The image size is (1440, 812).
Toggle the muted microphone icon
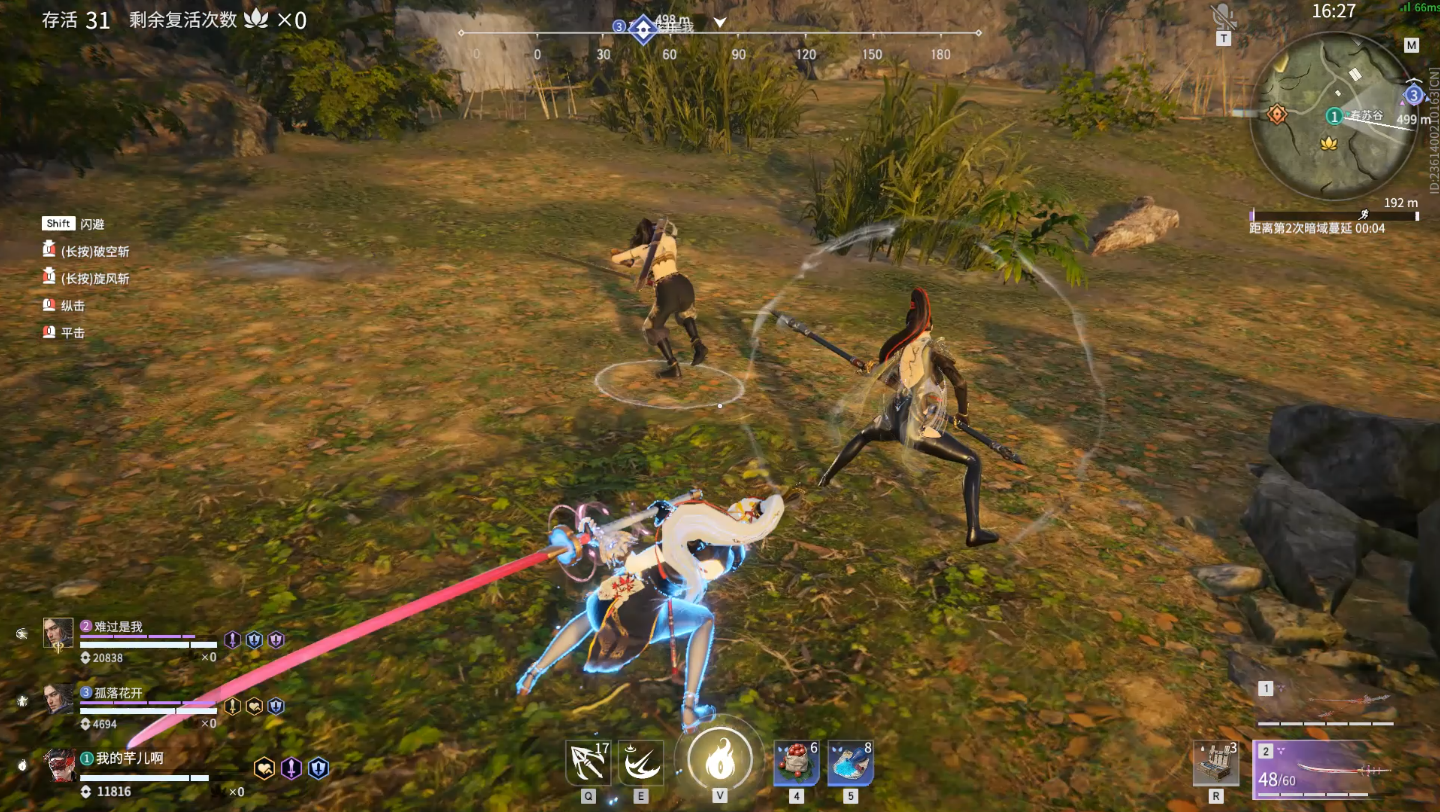coord(1222,16)
